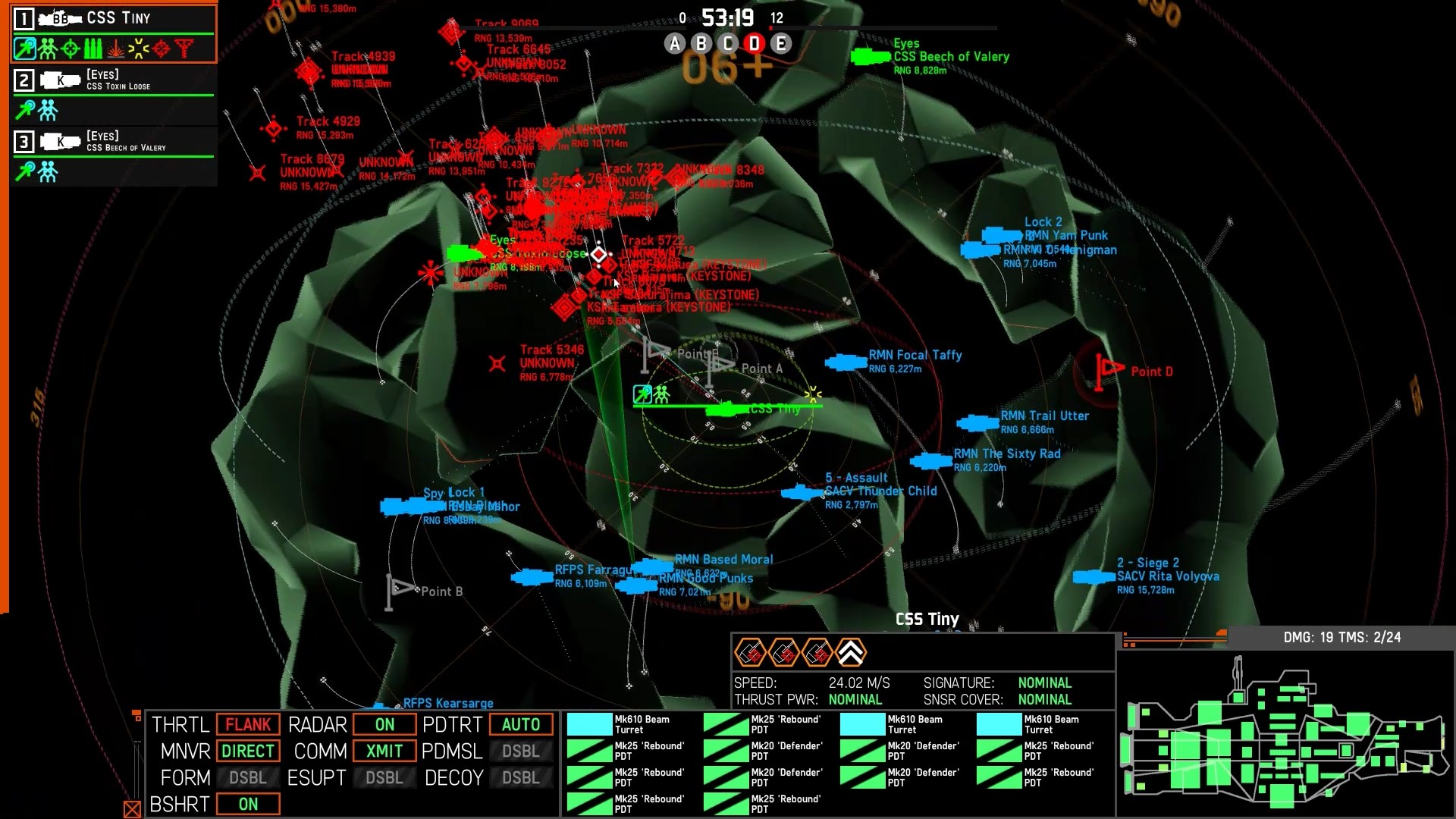Cycle the THRTL setting from FLANK
The image size is (1456, 819).
[x=248, y=724]
